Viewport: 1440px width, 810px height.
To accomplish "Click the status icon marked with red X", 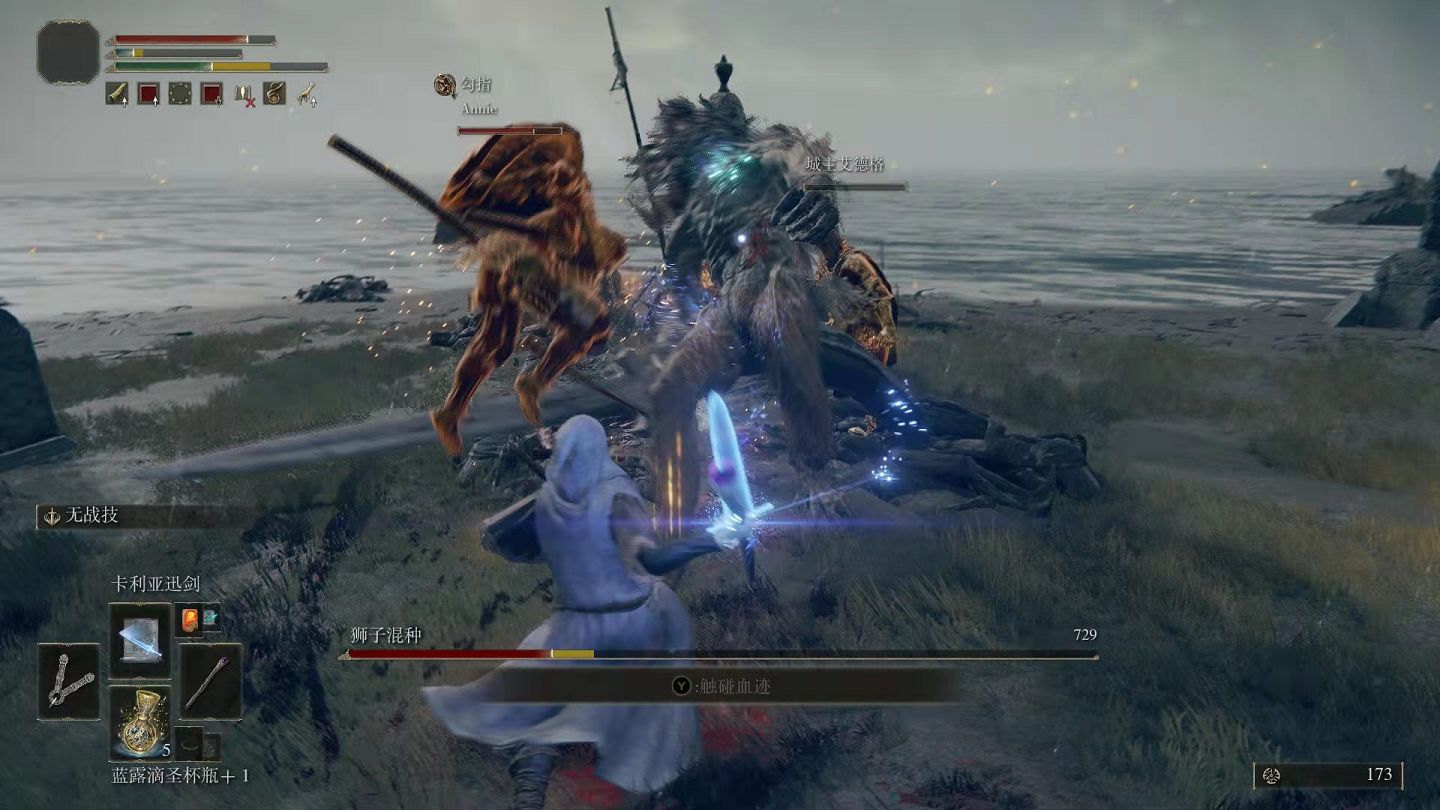I will pos(243,94).
